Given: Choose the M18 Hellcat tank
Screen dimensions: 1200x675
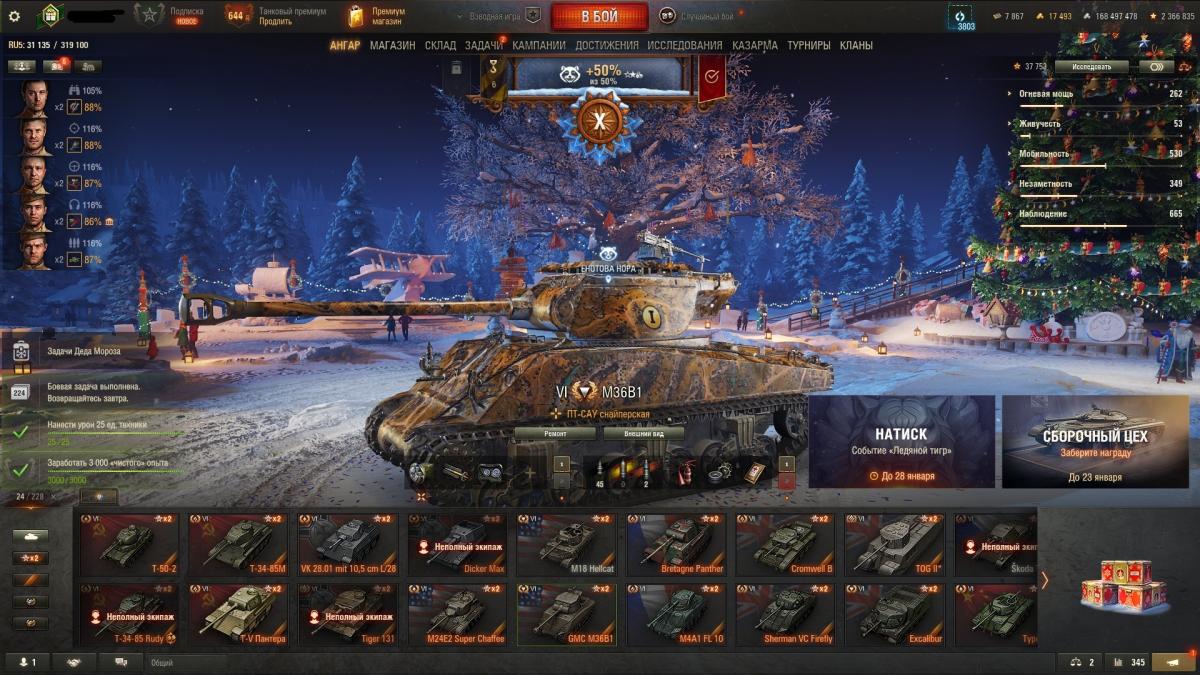Looking at the screenshot, I should point(565,545).
